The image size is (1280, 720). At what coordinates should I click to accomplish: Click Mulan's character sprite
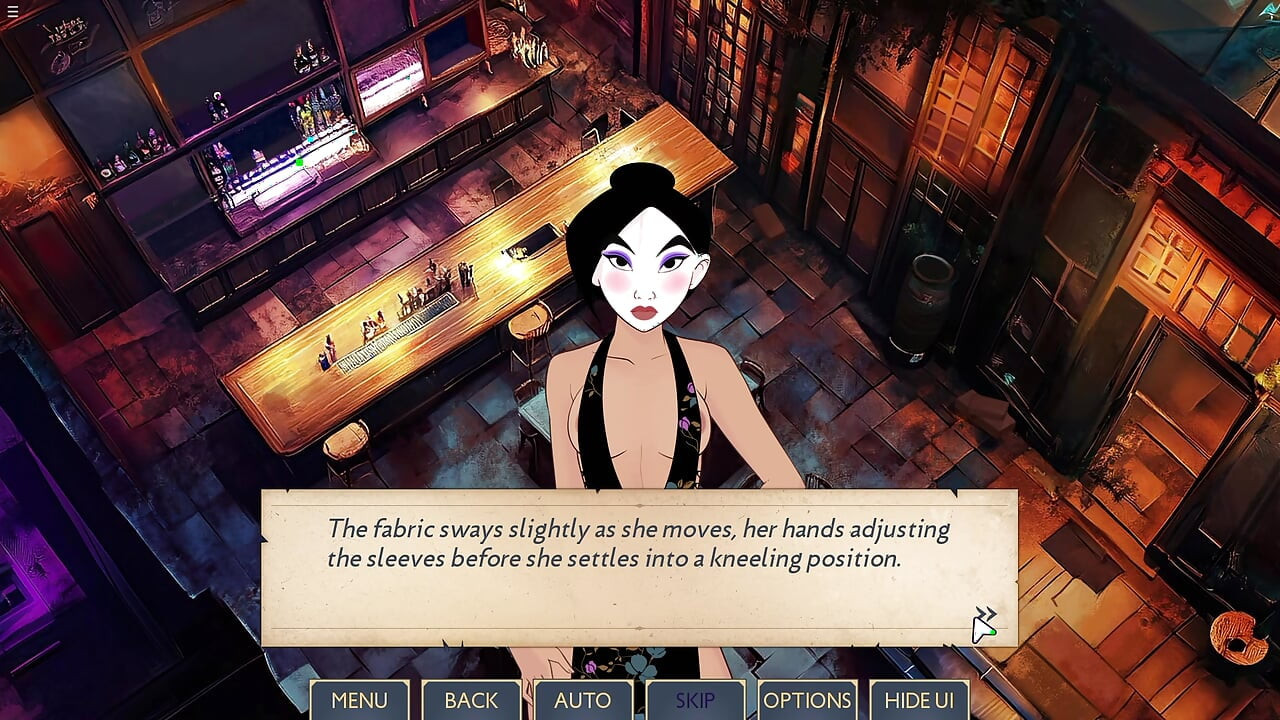[x=640, y=300]
